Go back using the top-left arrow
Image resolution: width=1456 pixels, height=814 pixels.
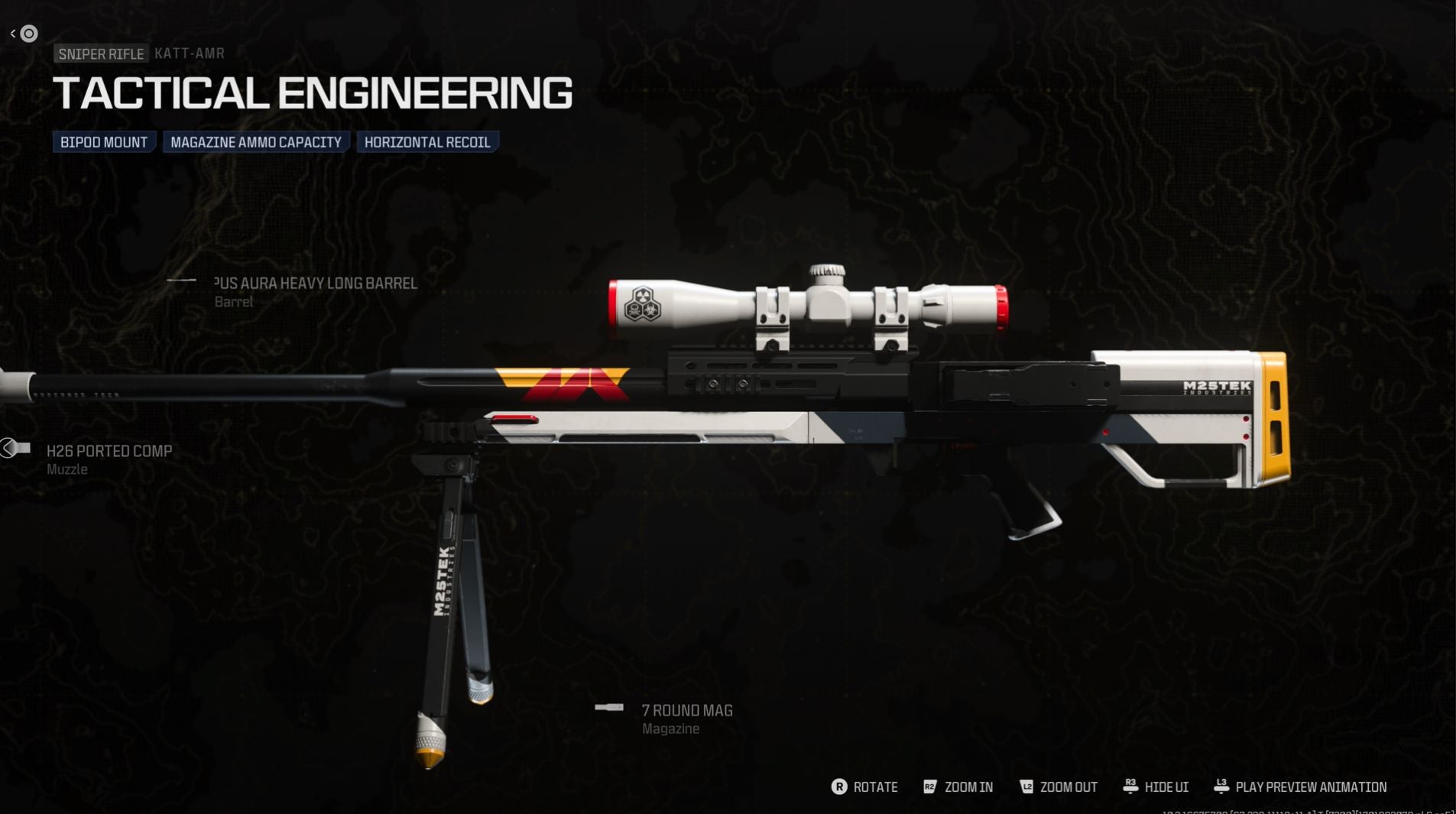[x=13, y=34]
